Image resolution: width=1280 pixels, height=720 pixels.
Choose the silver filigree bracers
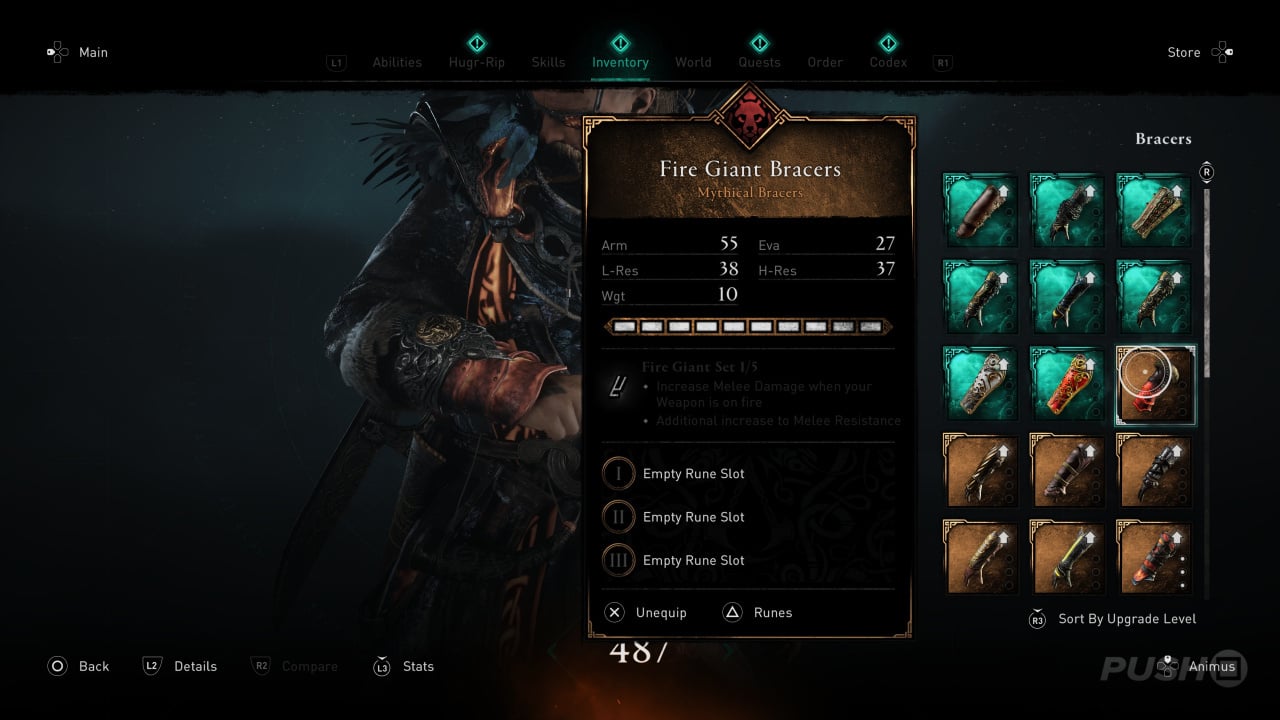[x=981, y=385]
